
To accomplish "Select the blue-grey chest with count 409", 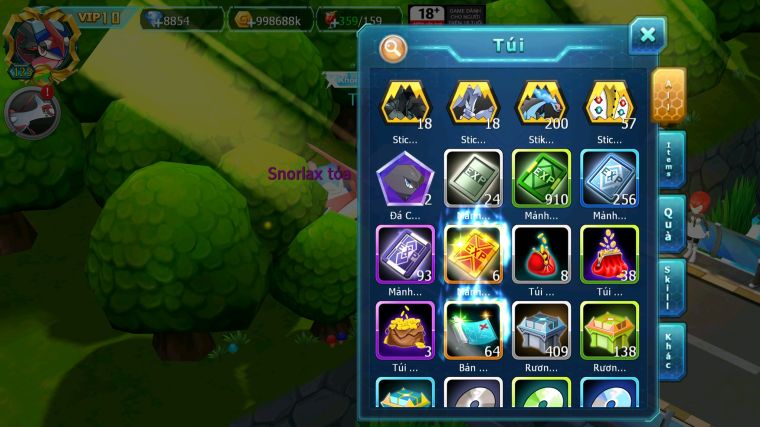I will point(541,330).
